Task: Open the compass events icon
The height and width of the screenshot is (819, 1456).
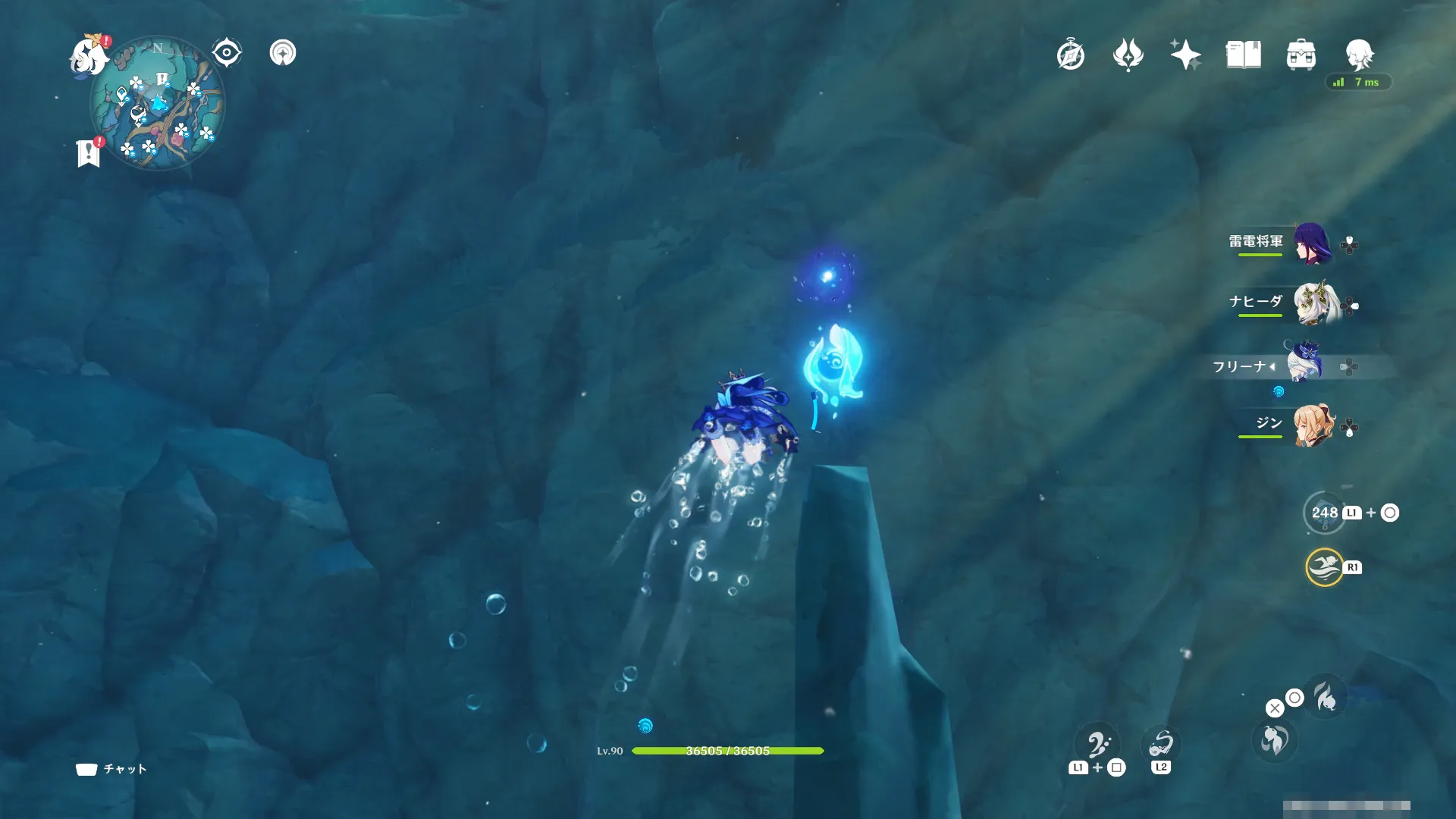Action: click(x=1071, y=55)
